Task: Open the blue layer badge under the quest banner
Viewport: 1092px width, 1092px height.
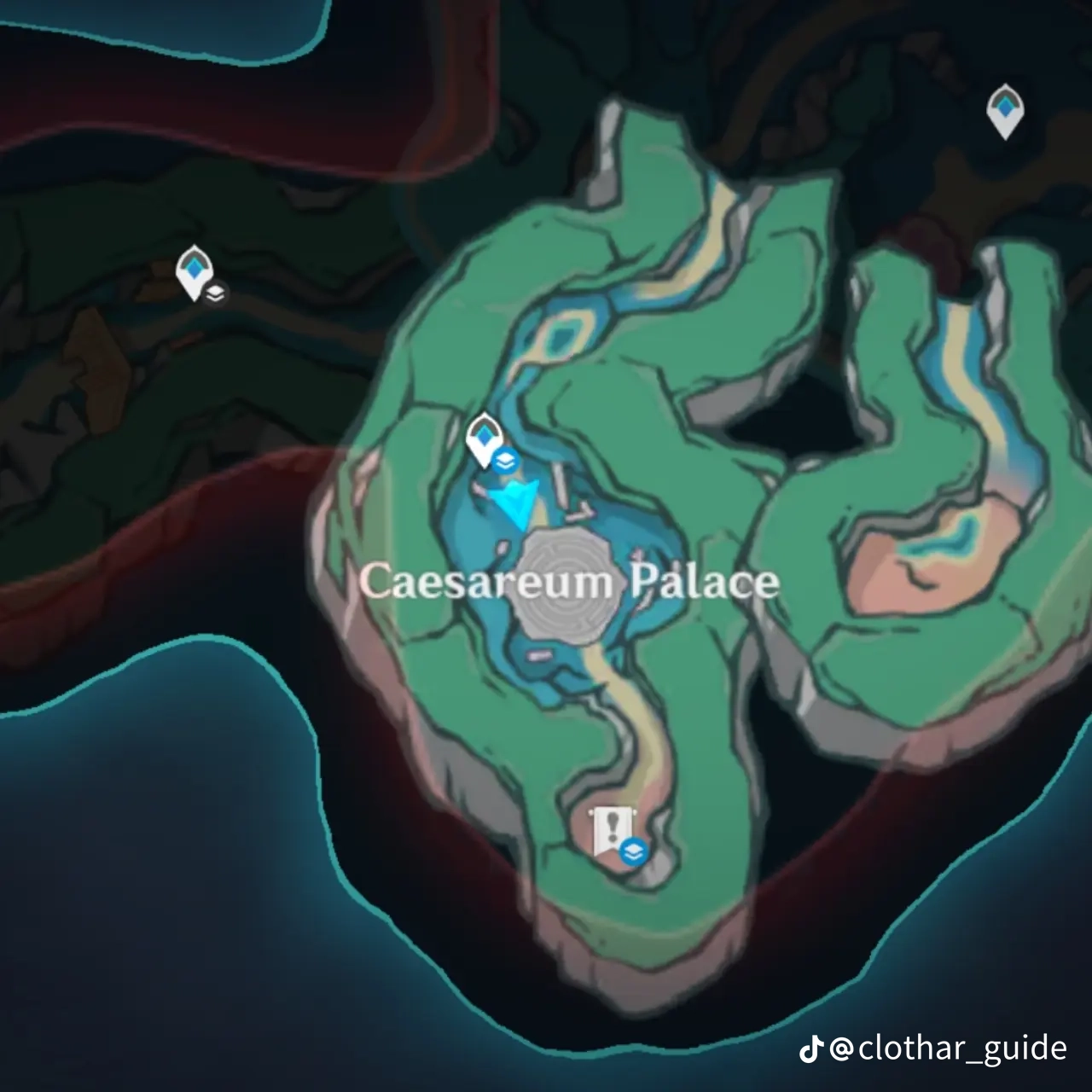Action: pos(635,850)
